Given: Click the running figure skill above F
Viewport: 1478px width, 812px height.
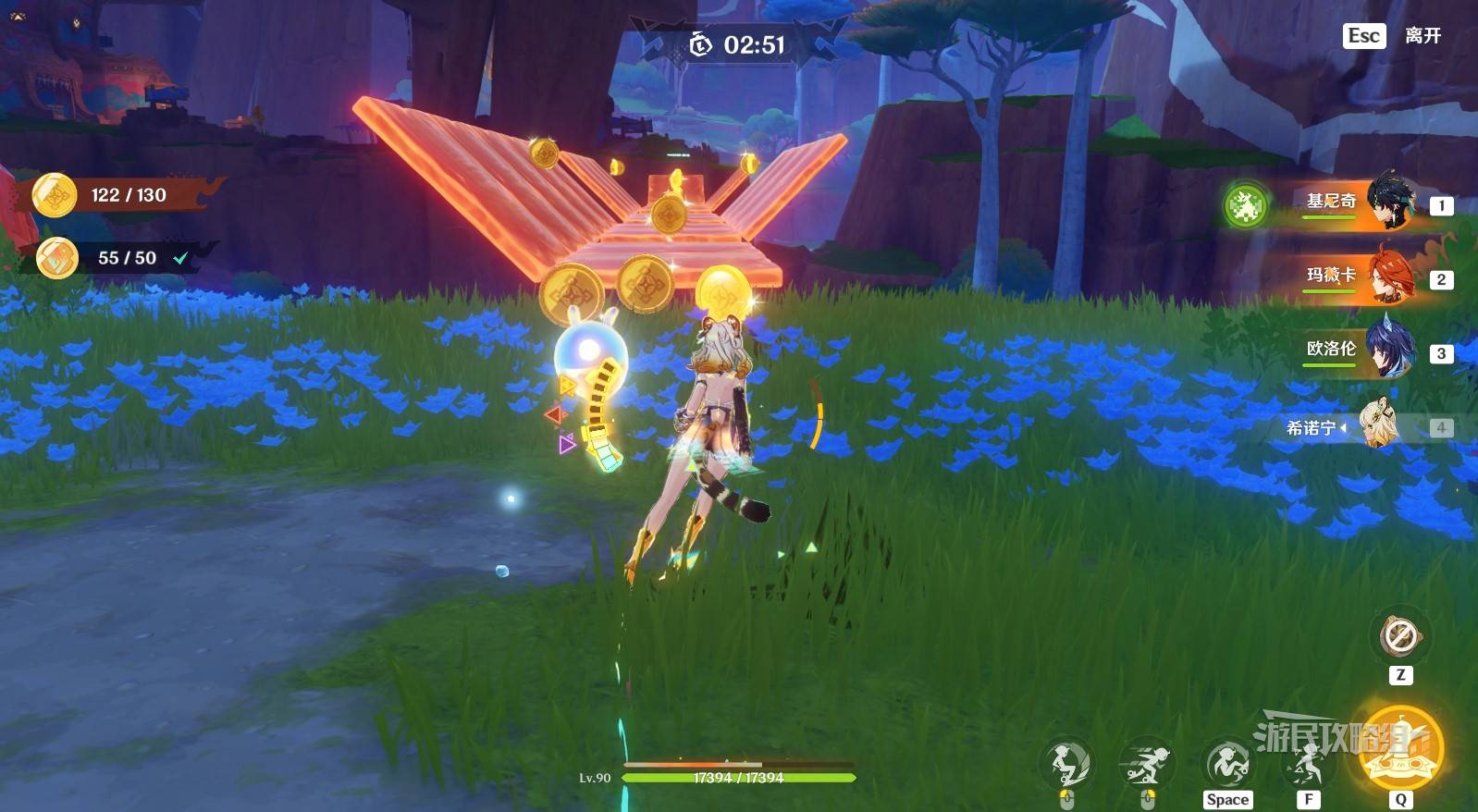Looking at the screenshot, I should [1307, 764].
